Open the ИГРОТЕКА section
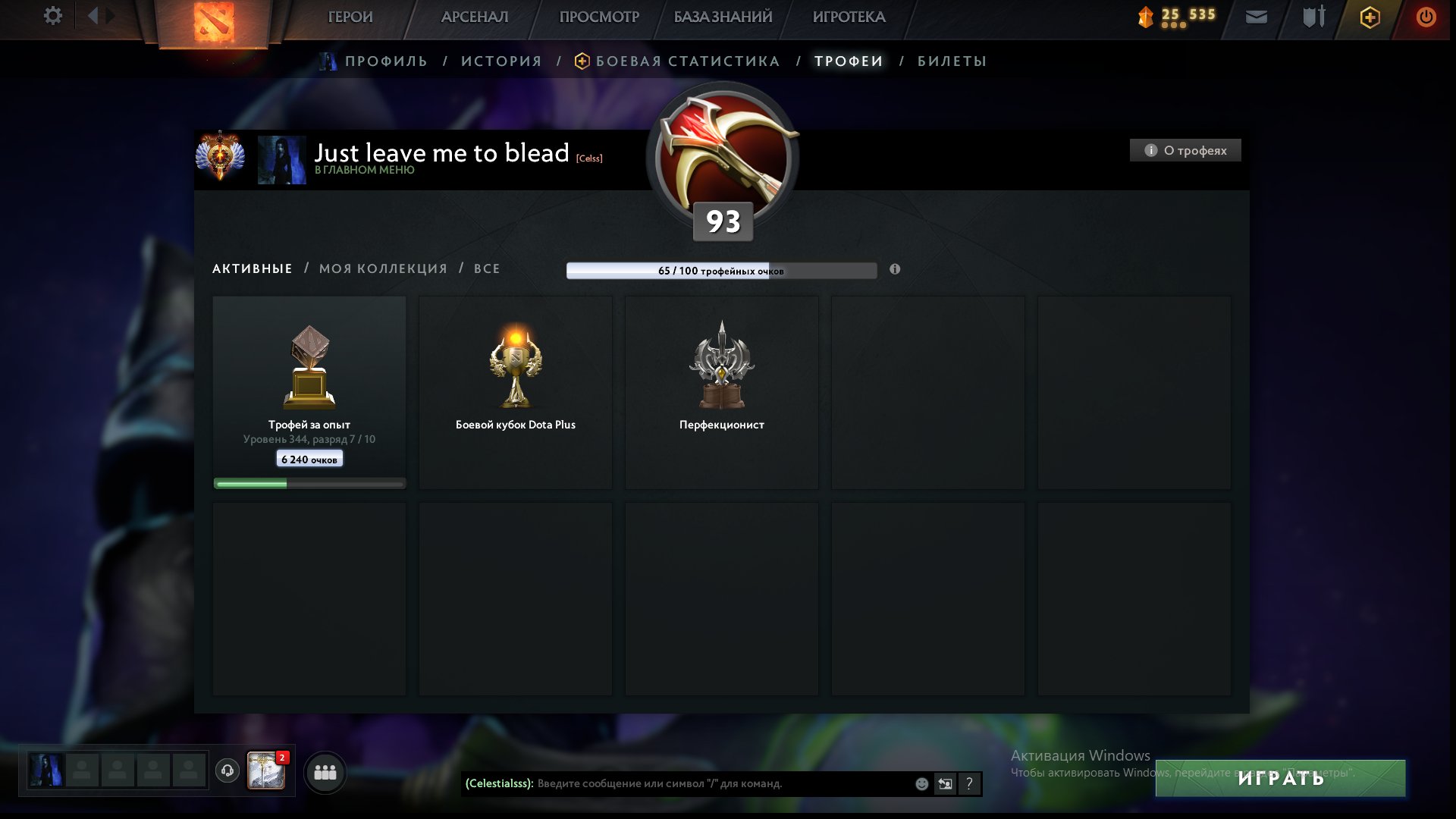Image resolution: width=1456 pixels, height=819 pixels. click(849, 17)
